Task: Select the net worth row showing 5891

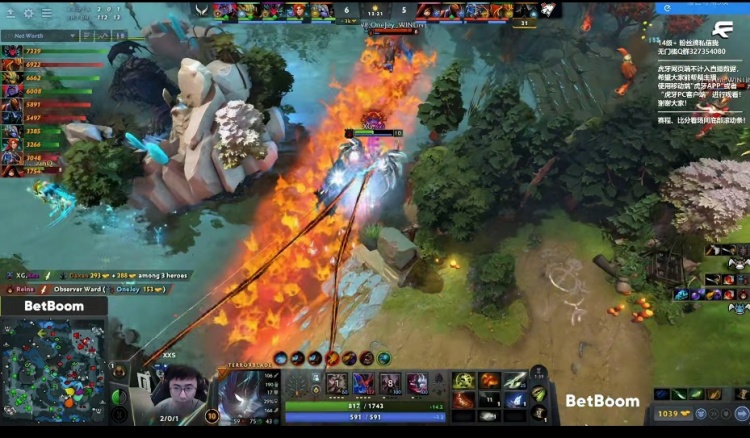Action: click(x=40, y=104)
